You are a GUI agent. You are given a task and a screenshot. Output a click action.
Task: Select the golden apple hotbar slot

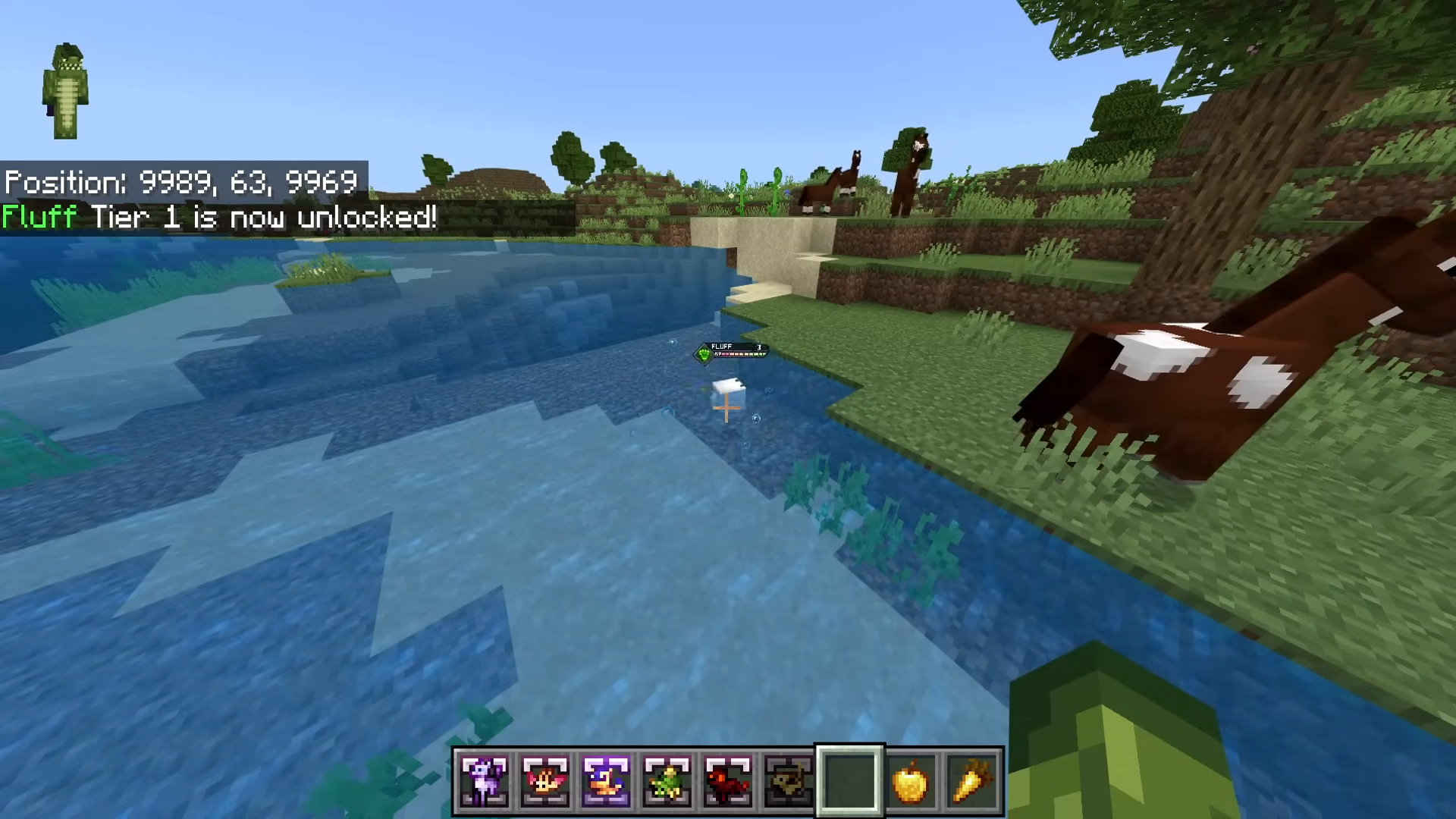910,780
